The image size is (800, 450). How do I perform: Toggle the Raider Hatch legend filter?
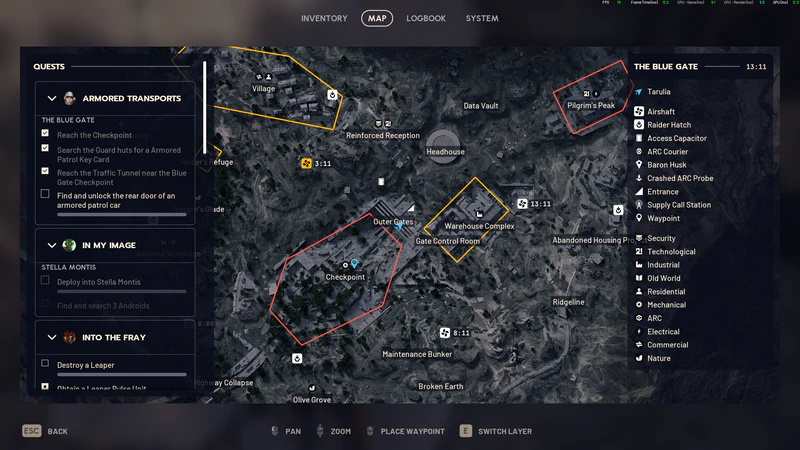[671, 125]
